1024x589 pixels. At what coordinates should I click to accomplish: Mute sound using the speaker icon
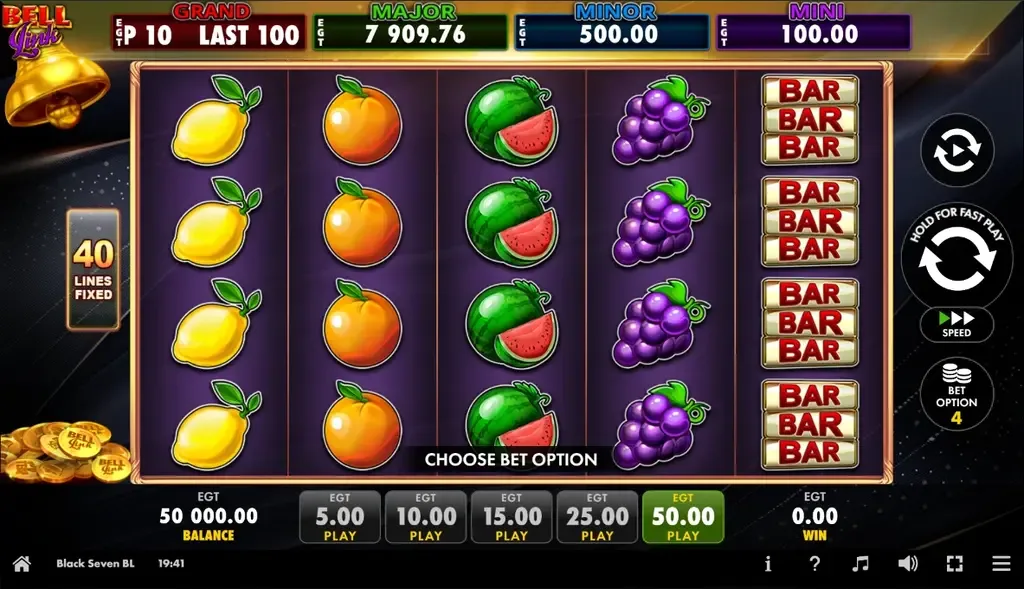point(907,564)
